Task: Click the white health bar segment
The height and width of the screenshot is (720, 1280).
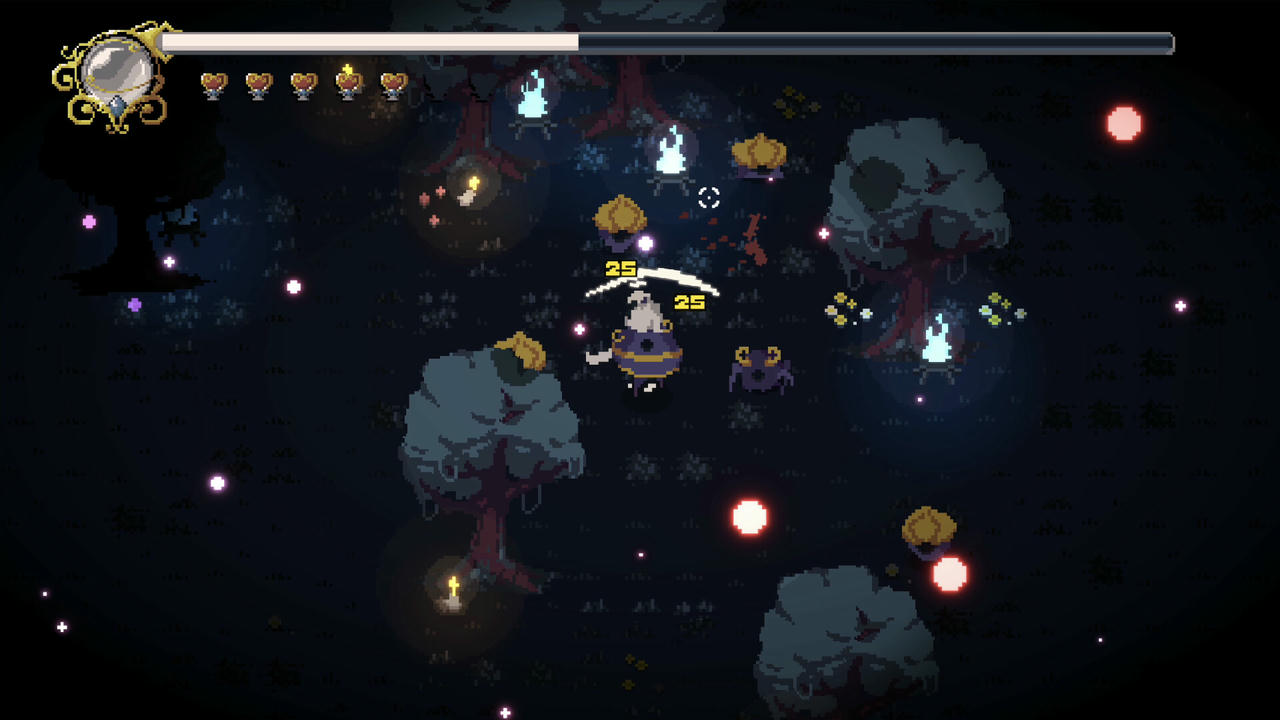Action: (x=370, y=42)
